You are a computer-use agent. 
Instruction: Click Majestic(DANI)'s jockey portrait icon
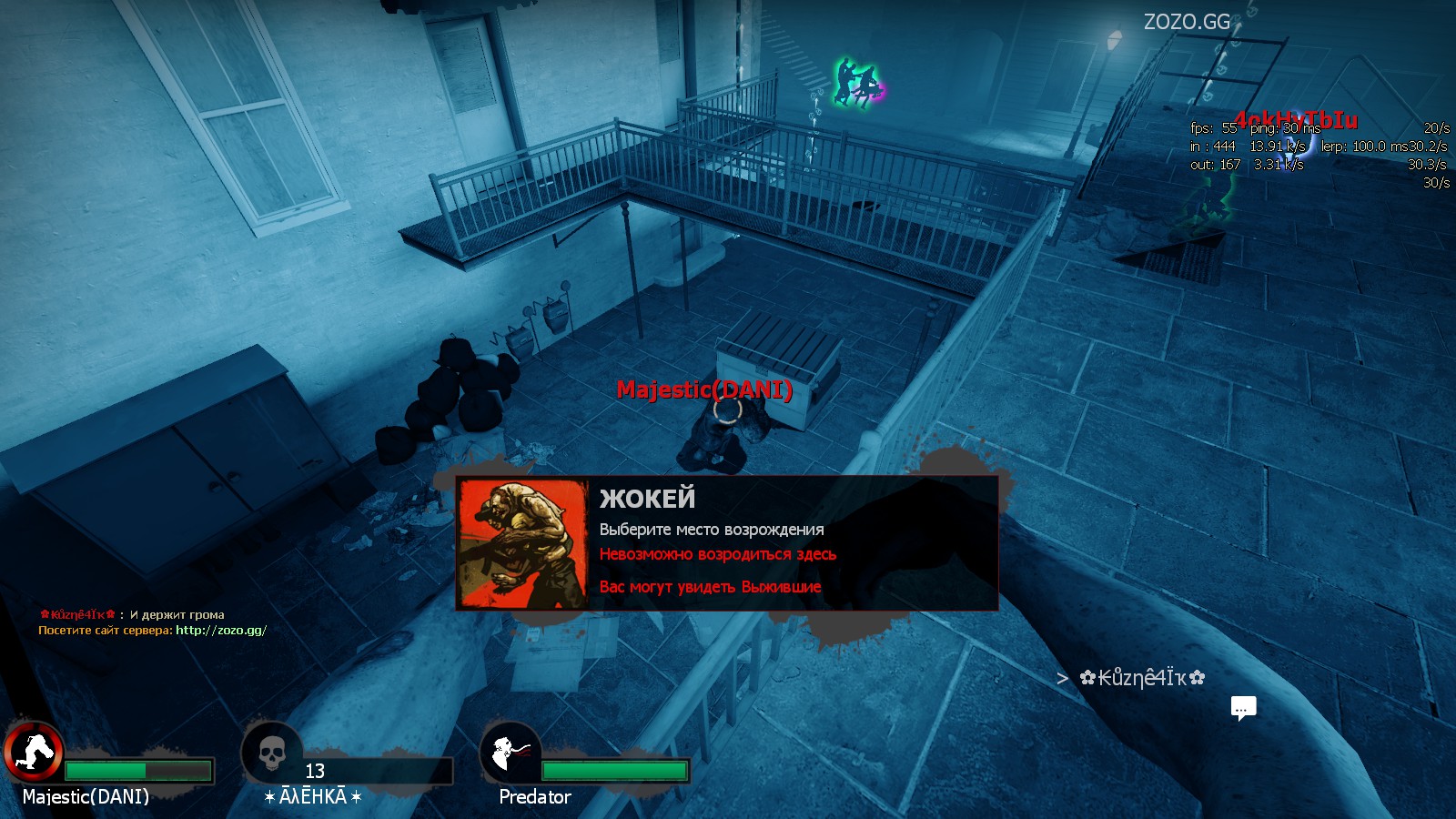35,753
